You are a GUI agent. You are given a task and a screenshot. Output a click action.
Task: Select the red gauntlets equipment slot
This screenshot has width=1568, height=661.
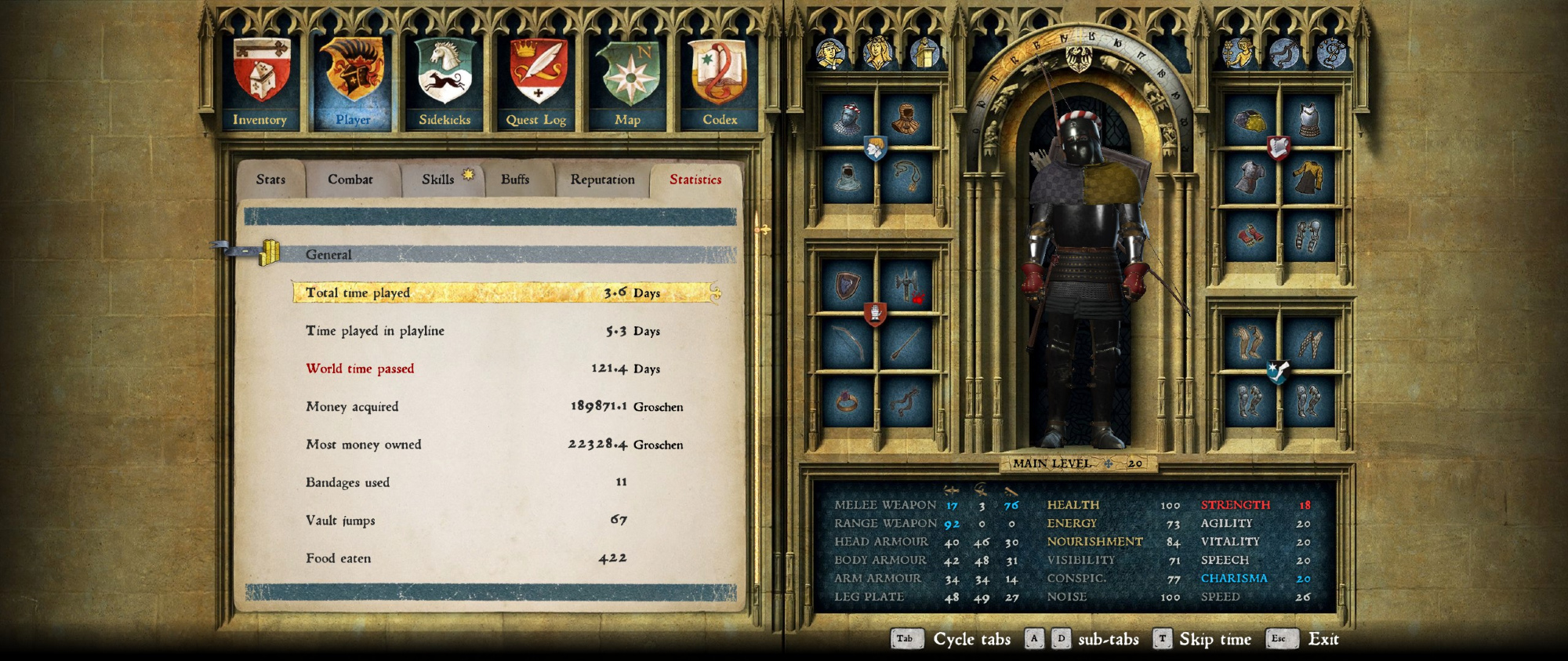click(1250, 234)
